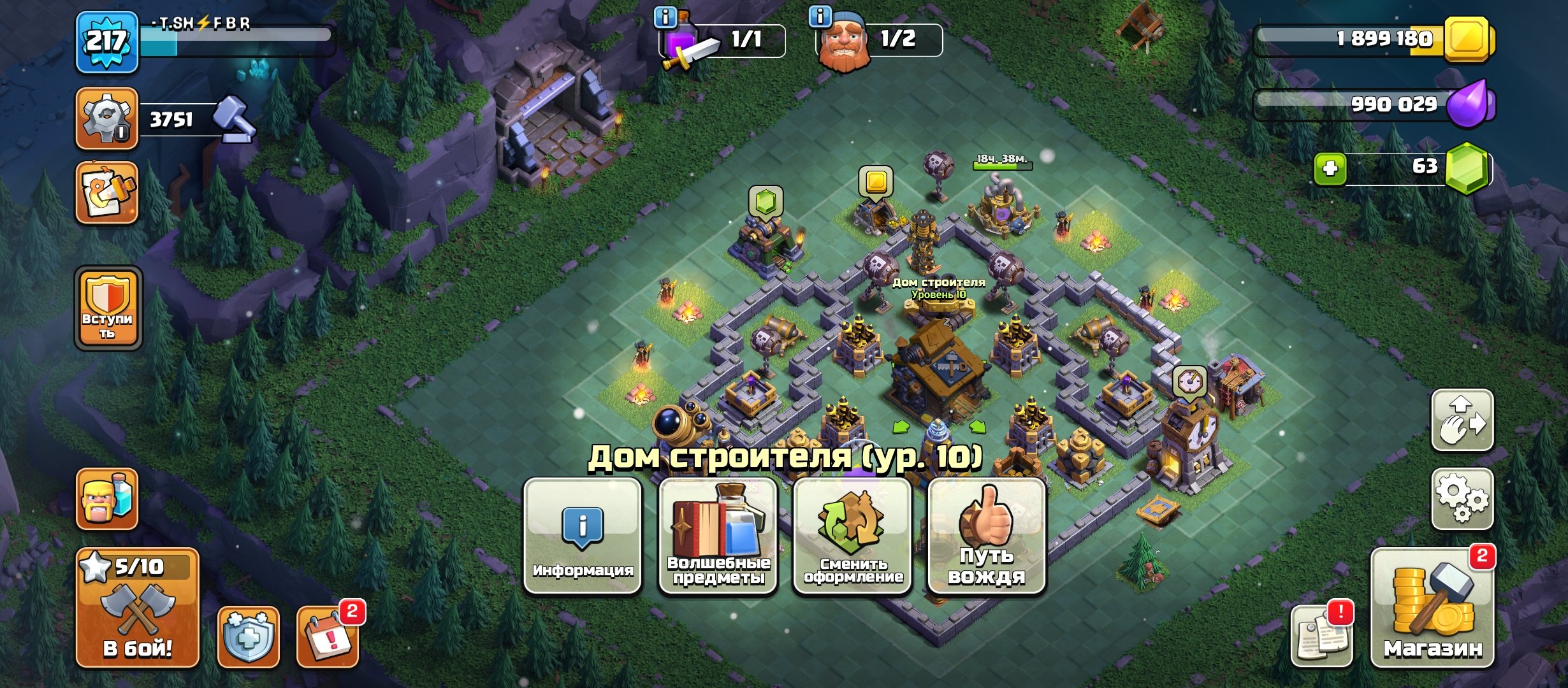Start a battle via В бой! button

coord(138,615)
